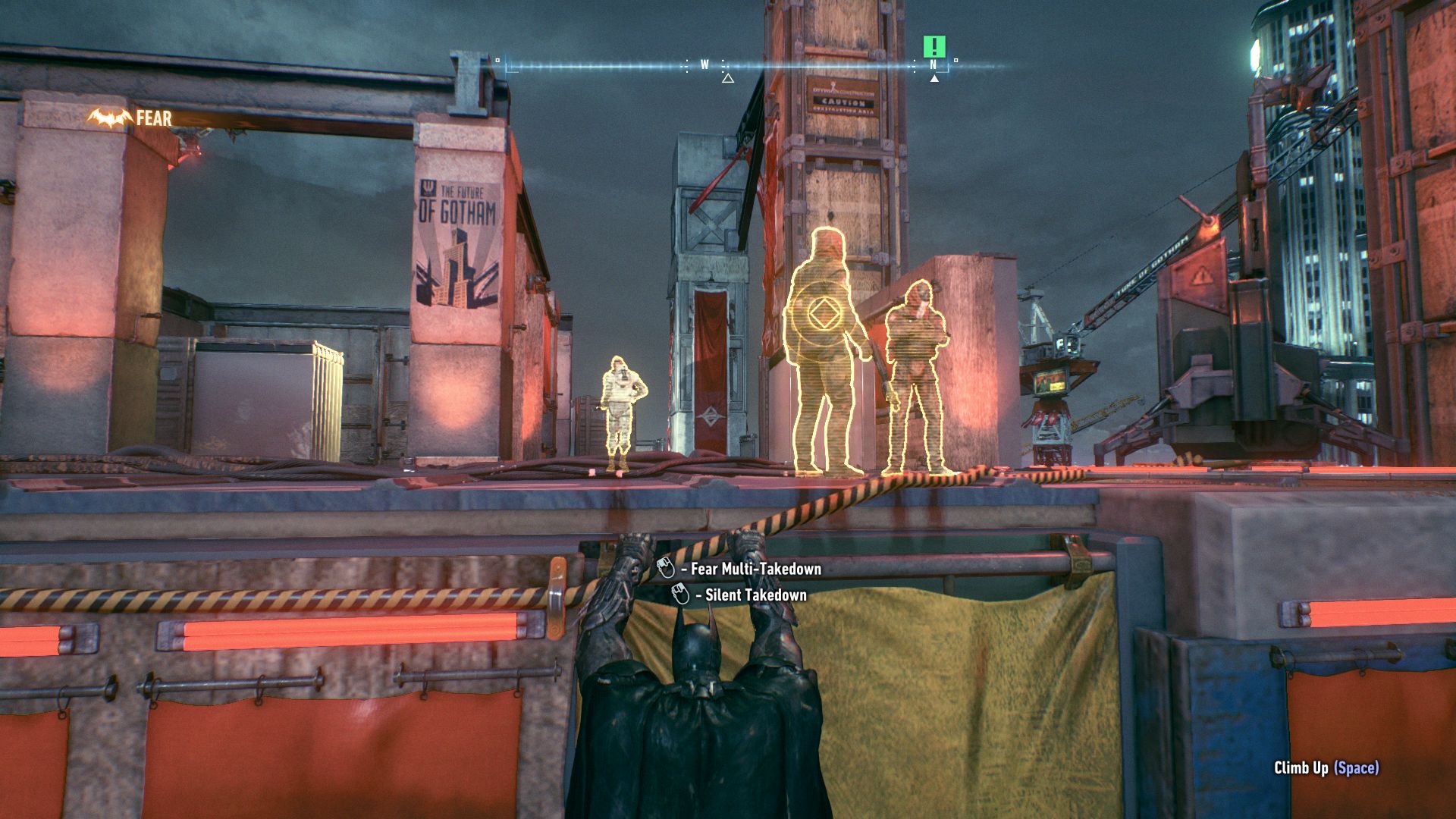Select the Fear takedown bat icon
1456x819 pixels.
tap(110, 118)
